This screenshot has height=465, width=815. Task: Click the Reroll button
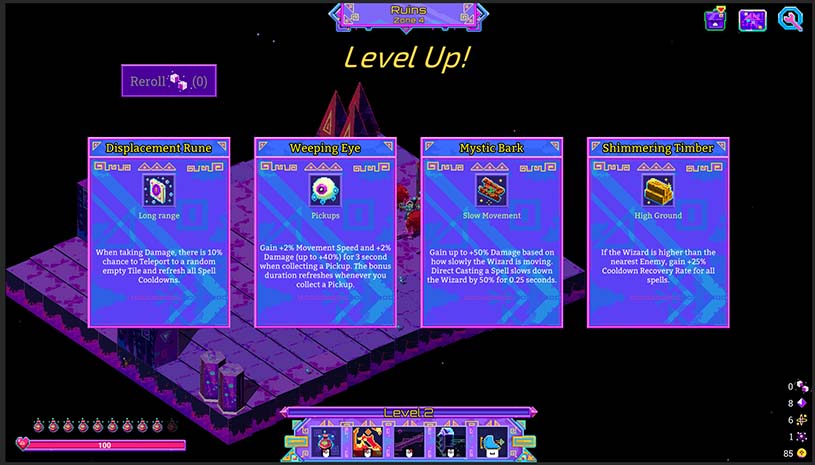click(168, 81)
